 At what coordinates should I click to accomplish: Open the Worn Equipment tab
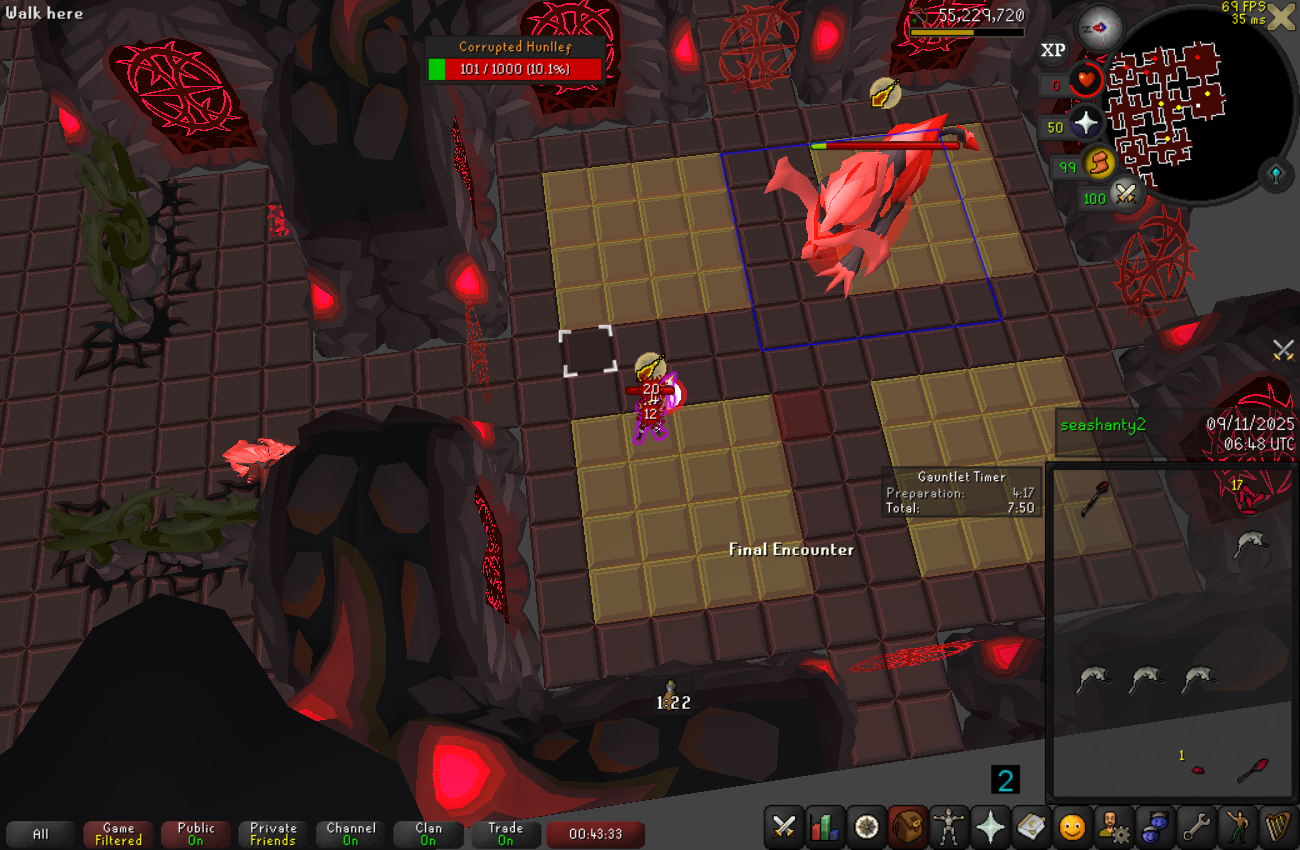949,827
